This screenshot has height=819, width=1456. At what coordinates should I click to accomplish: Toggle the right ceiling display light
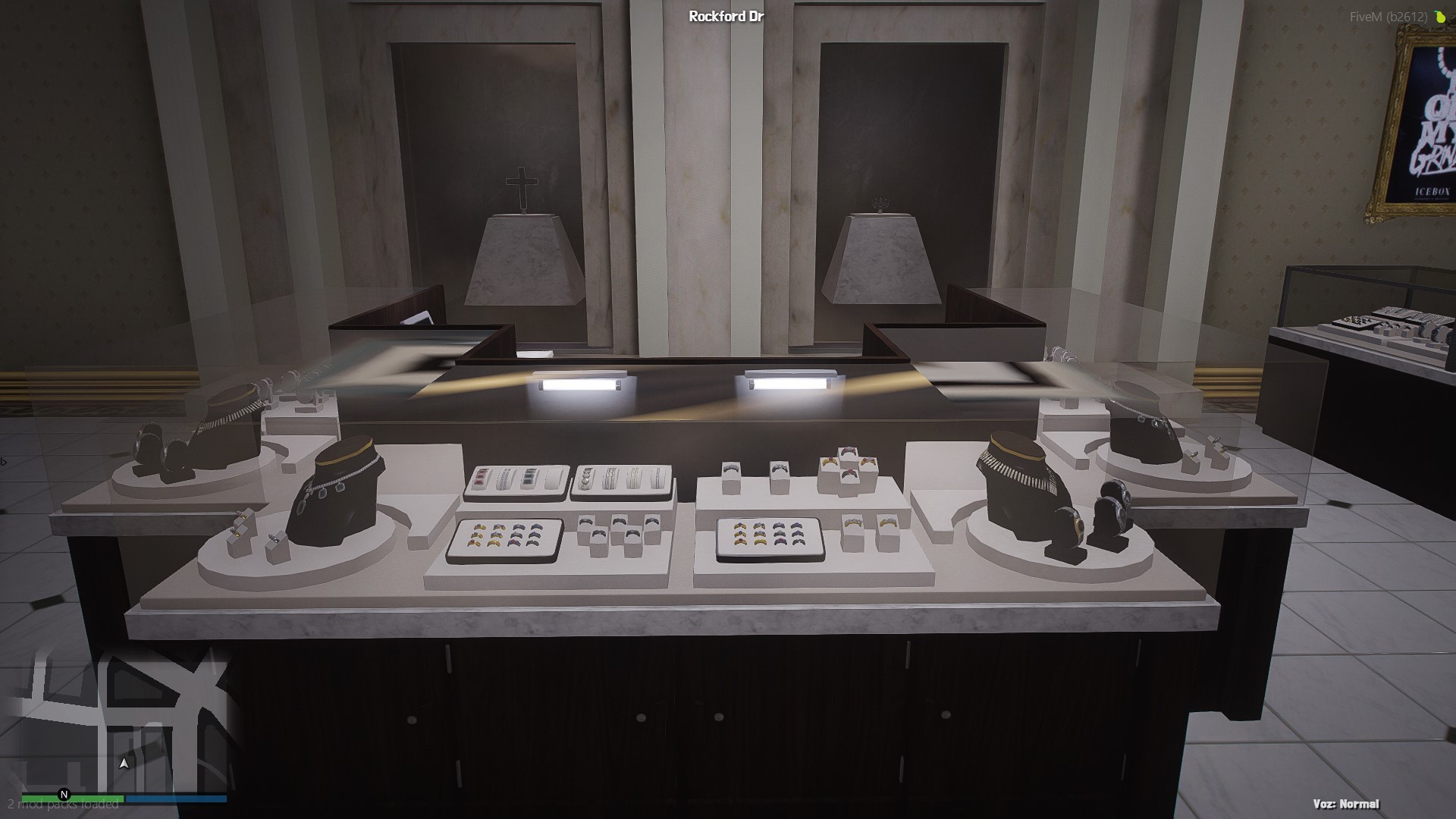tap(791, 381)
